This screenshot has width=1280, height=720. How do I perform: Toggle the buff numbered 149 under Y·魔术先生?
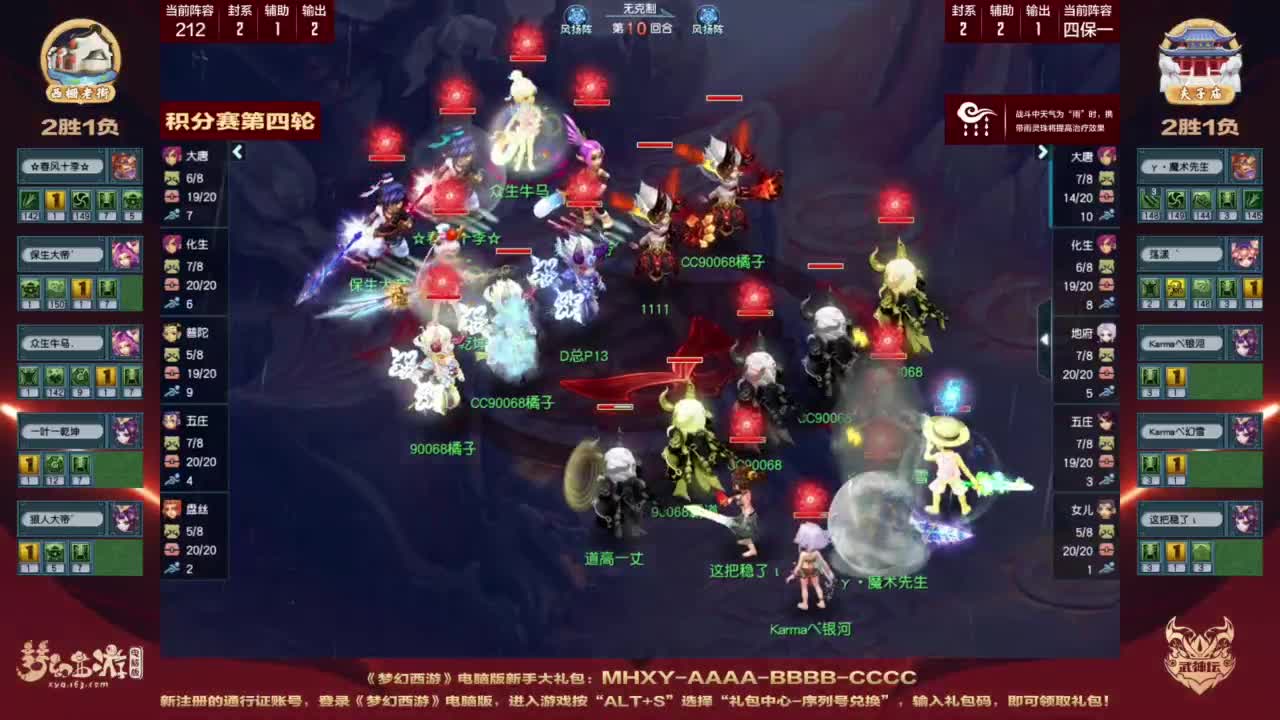click(x=1175, y=199)
